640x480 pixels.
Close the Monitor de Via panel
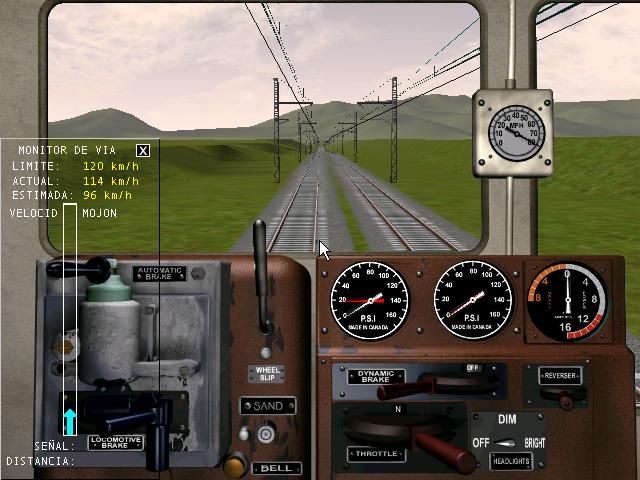coord(143,150)
